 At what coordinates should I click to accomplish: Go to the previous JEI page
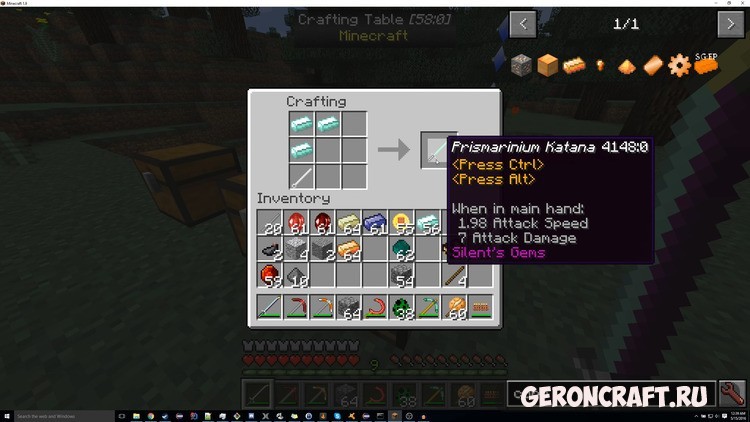tap(523, 23)
